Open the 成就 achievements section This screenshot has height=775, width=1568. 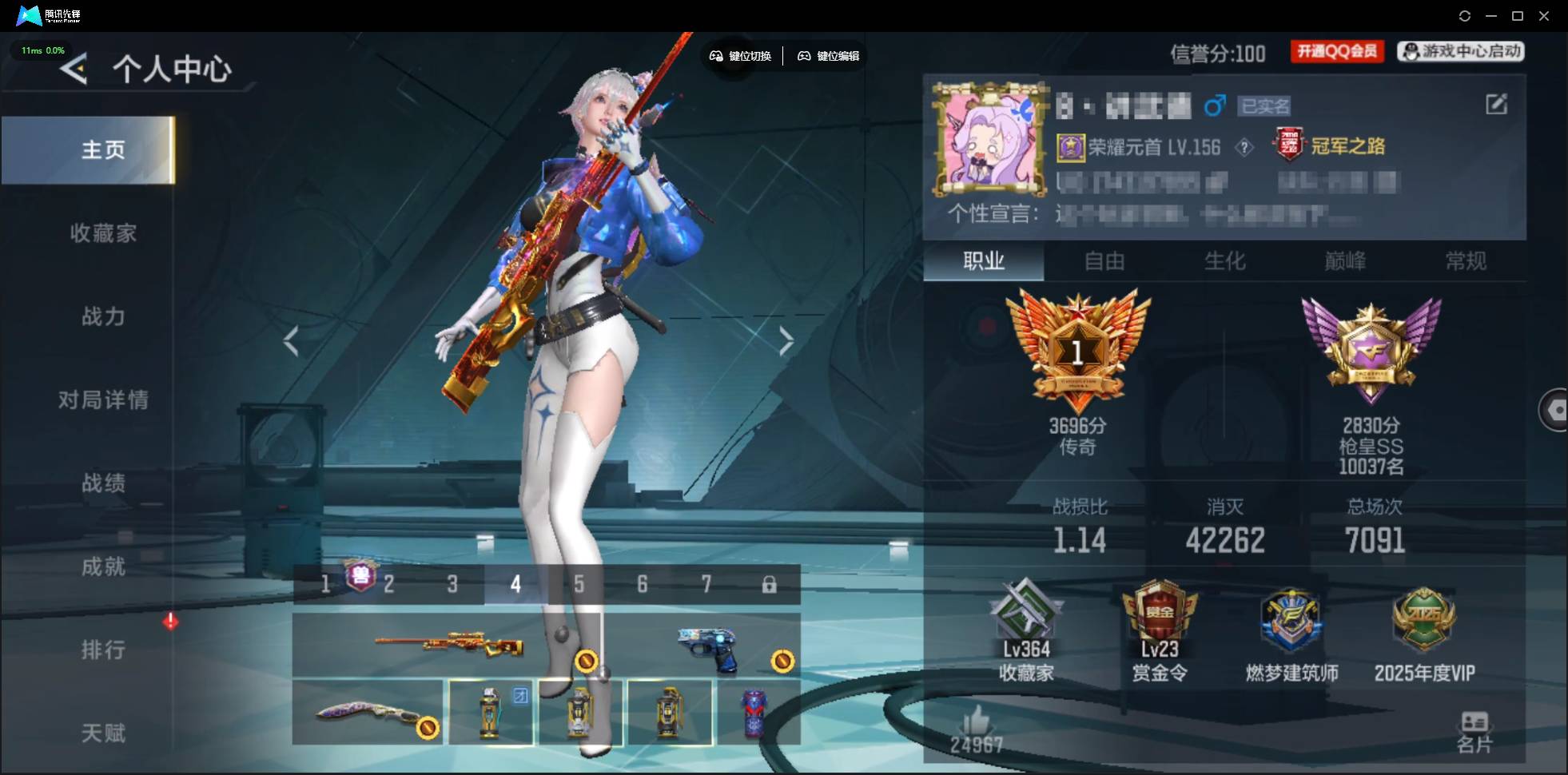[103, 566]
